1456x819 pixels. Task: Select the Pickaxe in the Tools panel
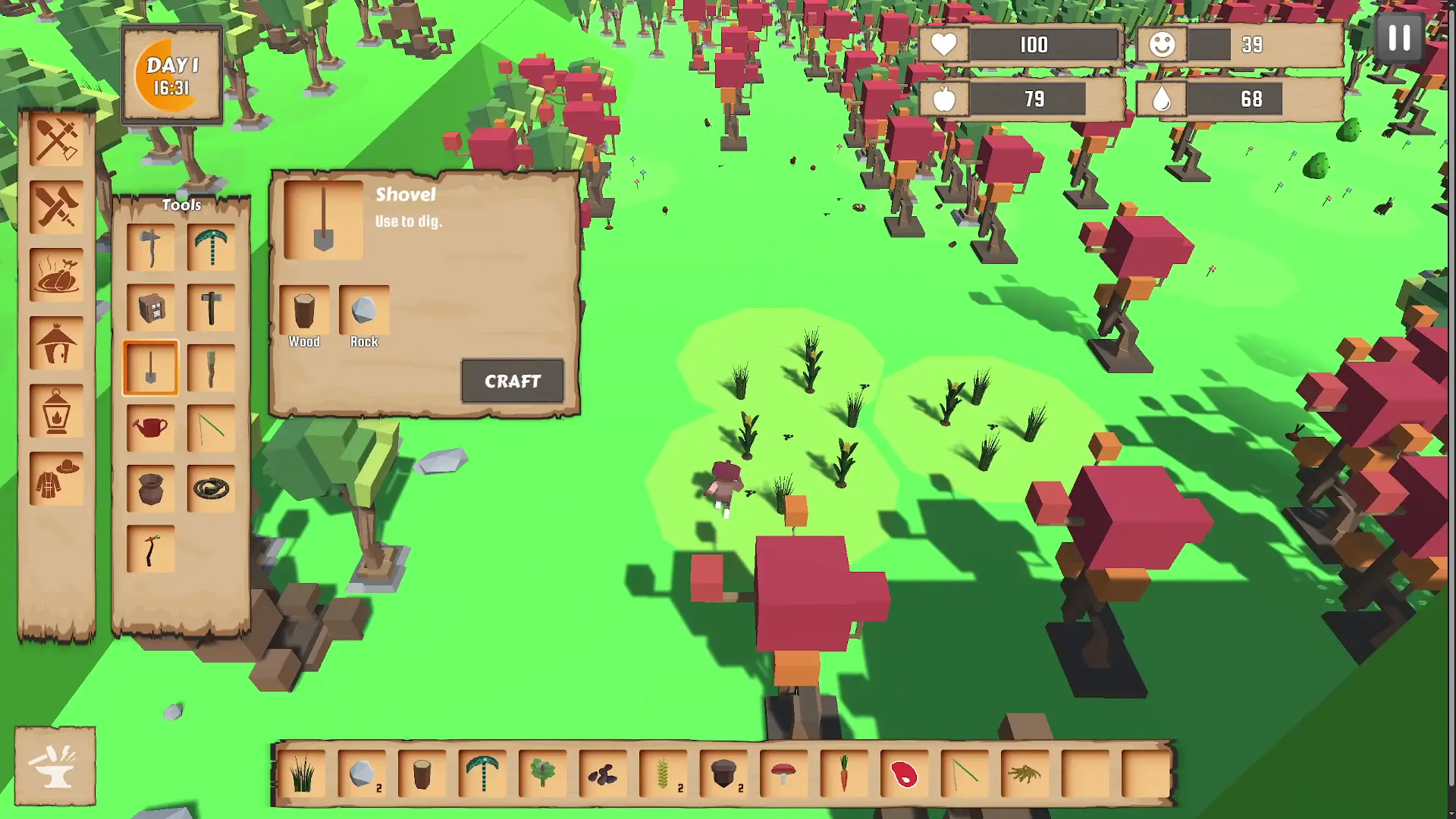point(211,246)
